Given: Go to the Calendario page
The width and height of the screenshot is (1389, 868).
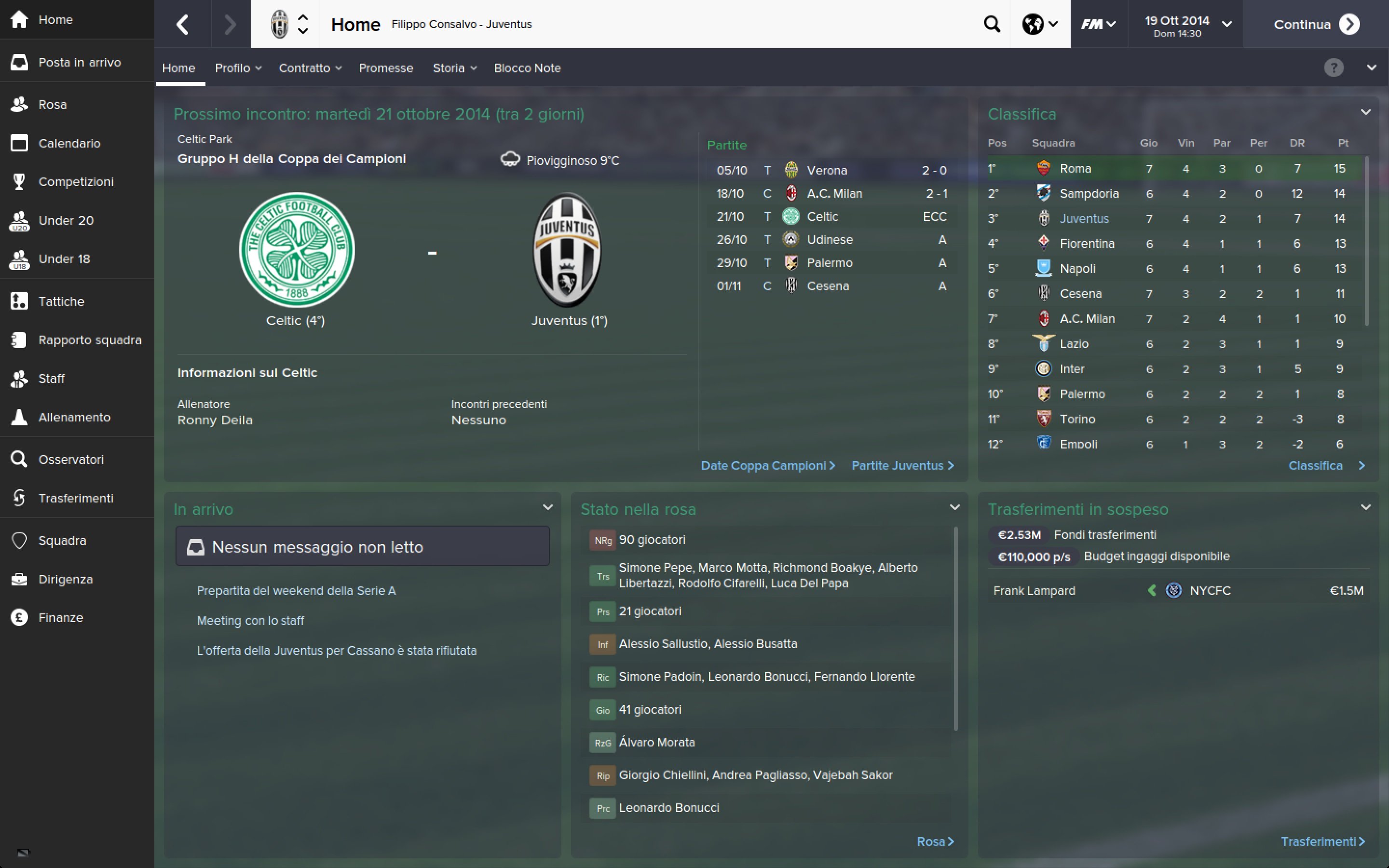Looking at the screenshot, I should (x=69, y=143).
